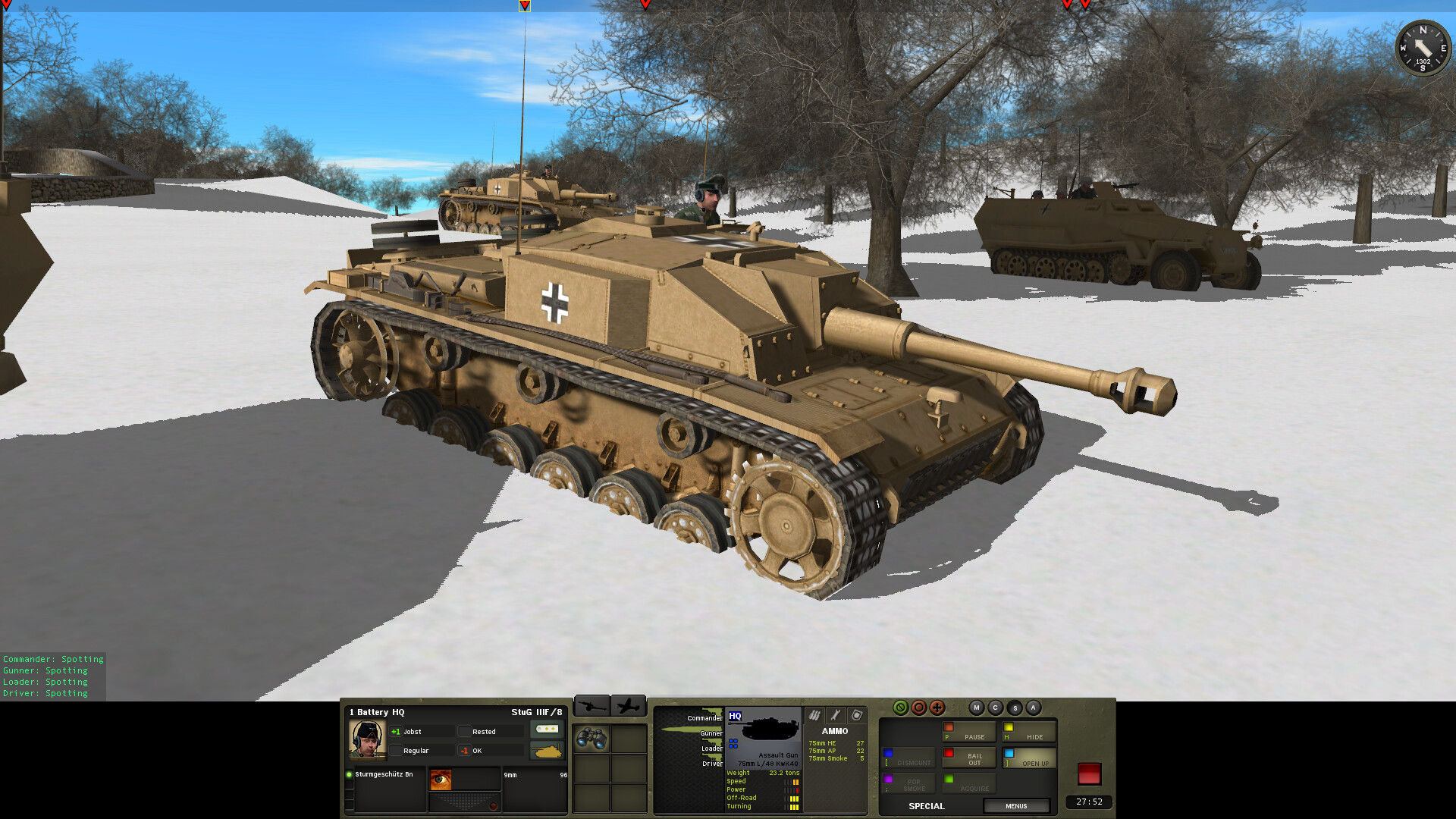Open the C combat command group

click(995, 708)
